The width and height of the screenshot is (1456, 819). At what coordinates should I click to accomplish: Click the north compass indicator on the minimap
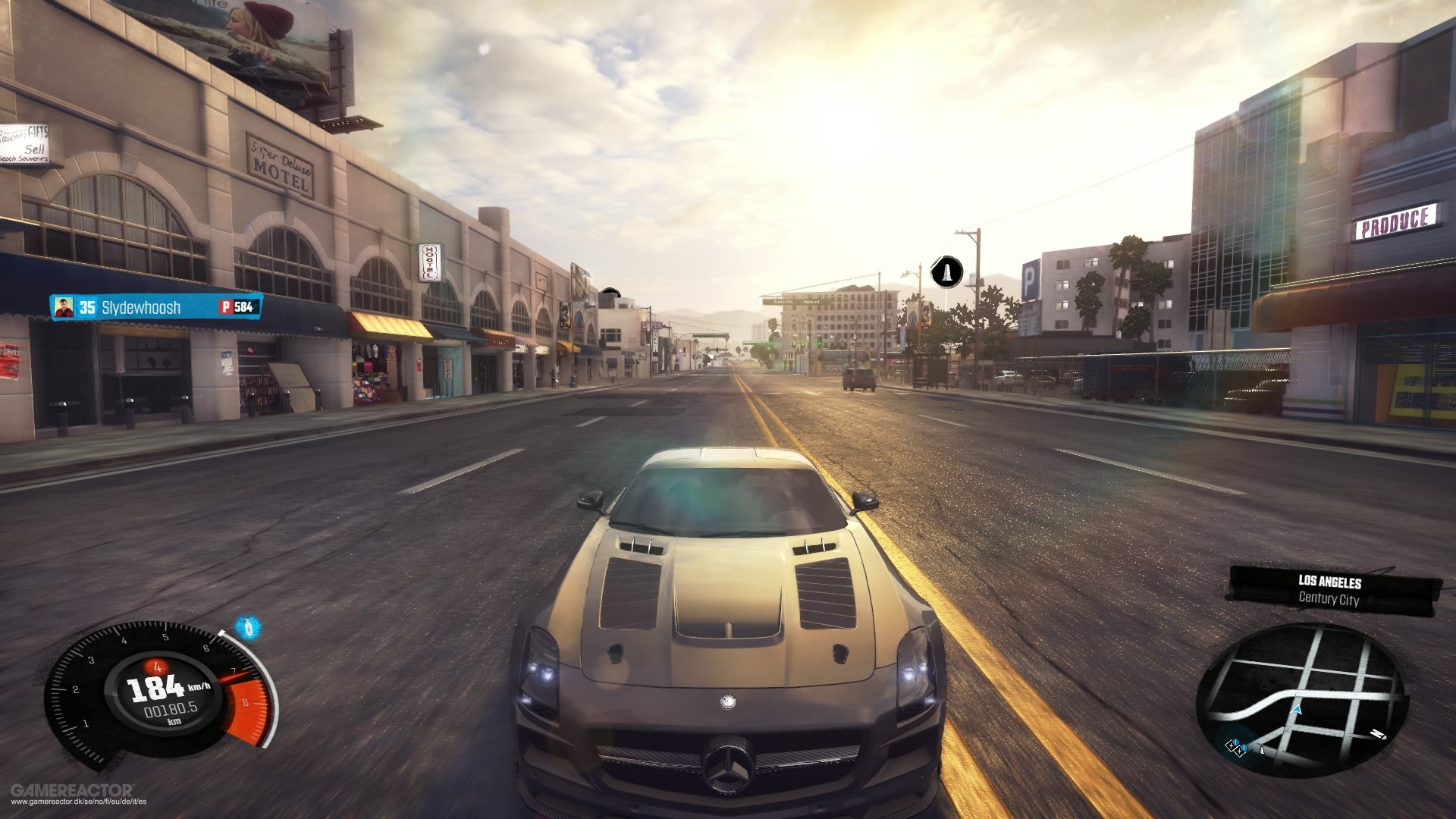pyautogui.click(x=1376, y=734)
